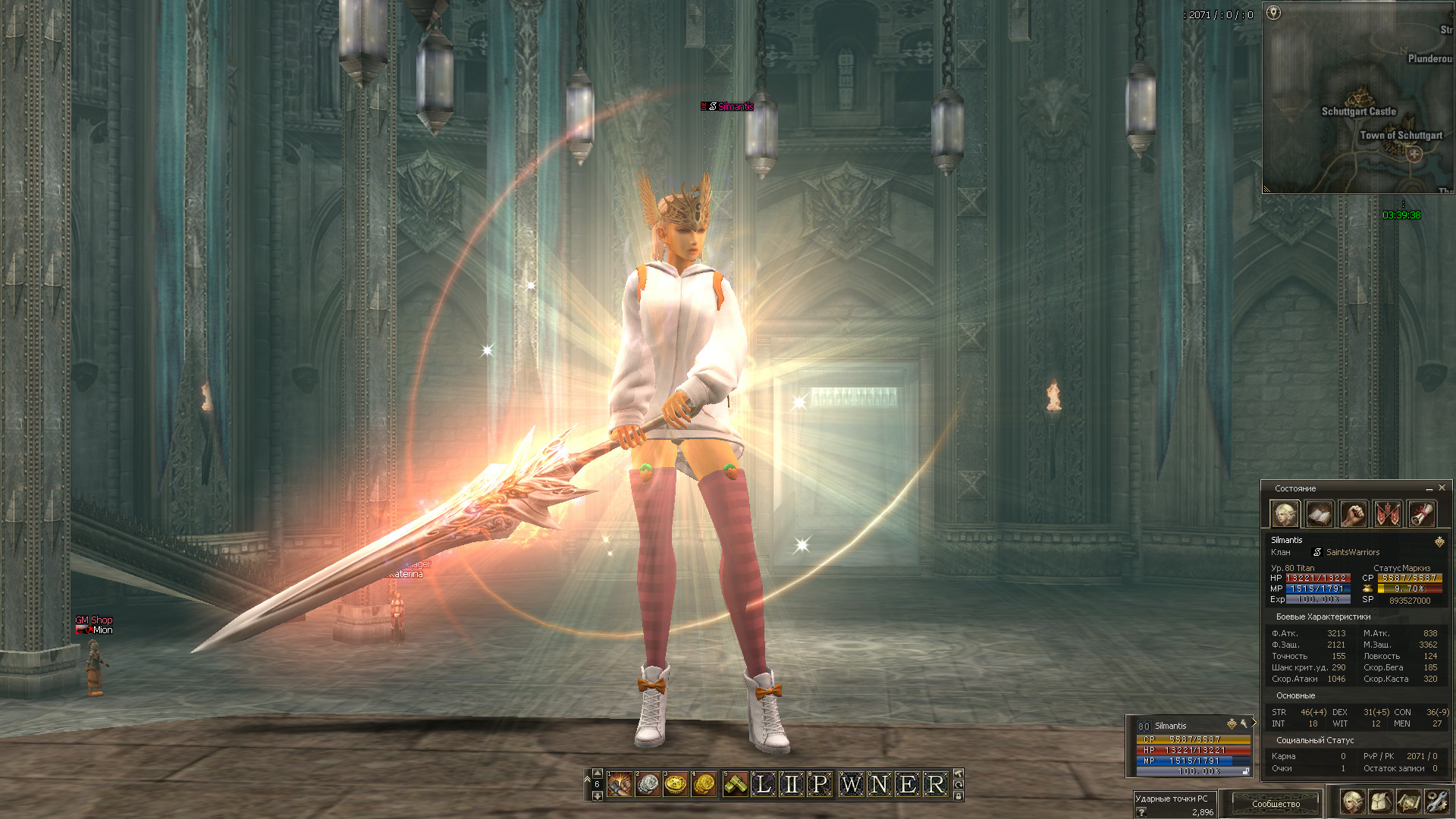This screenshot has height=819, width=1456.
Task: Open the inventory backpack menu icon
Action: point(1380,802)
